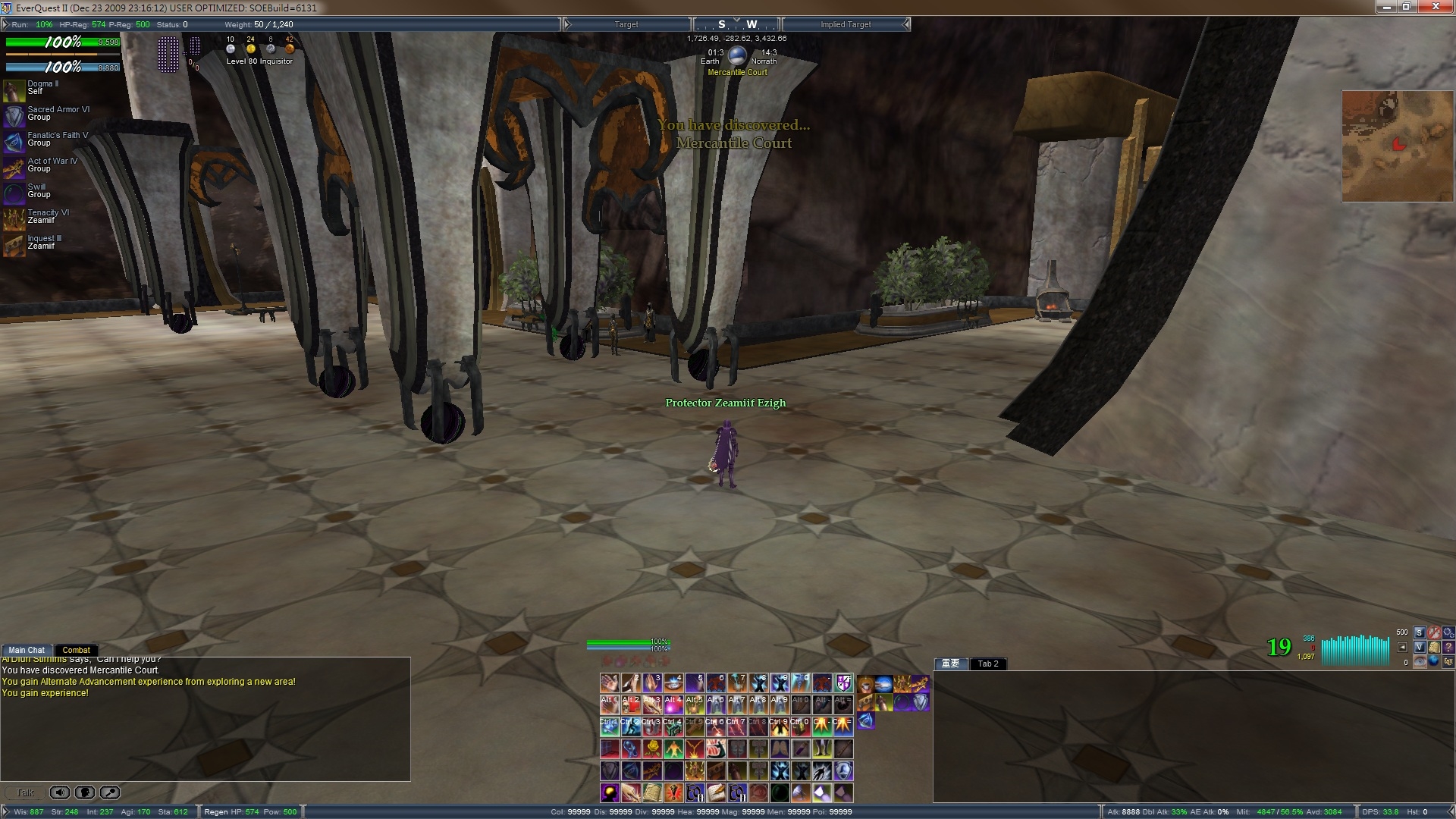This screenshot has height=819, width=1456.
Task: Select the Main Chat tab
Action: 27,650
